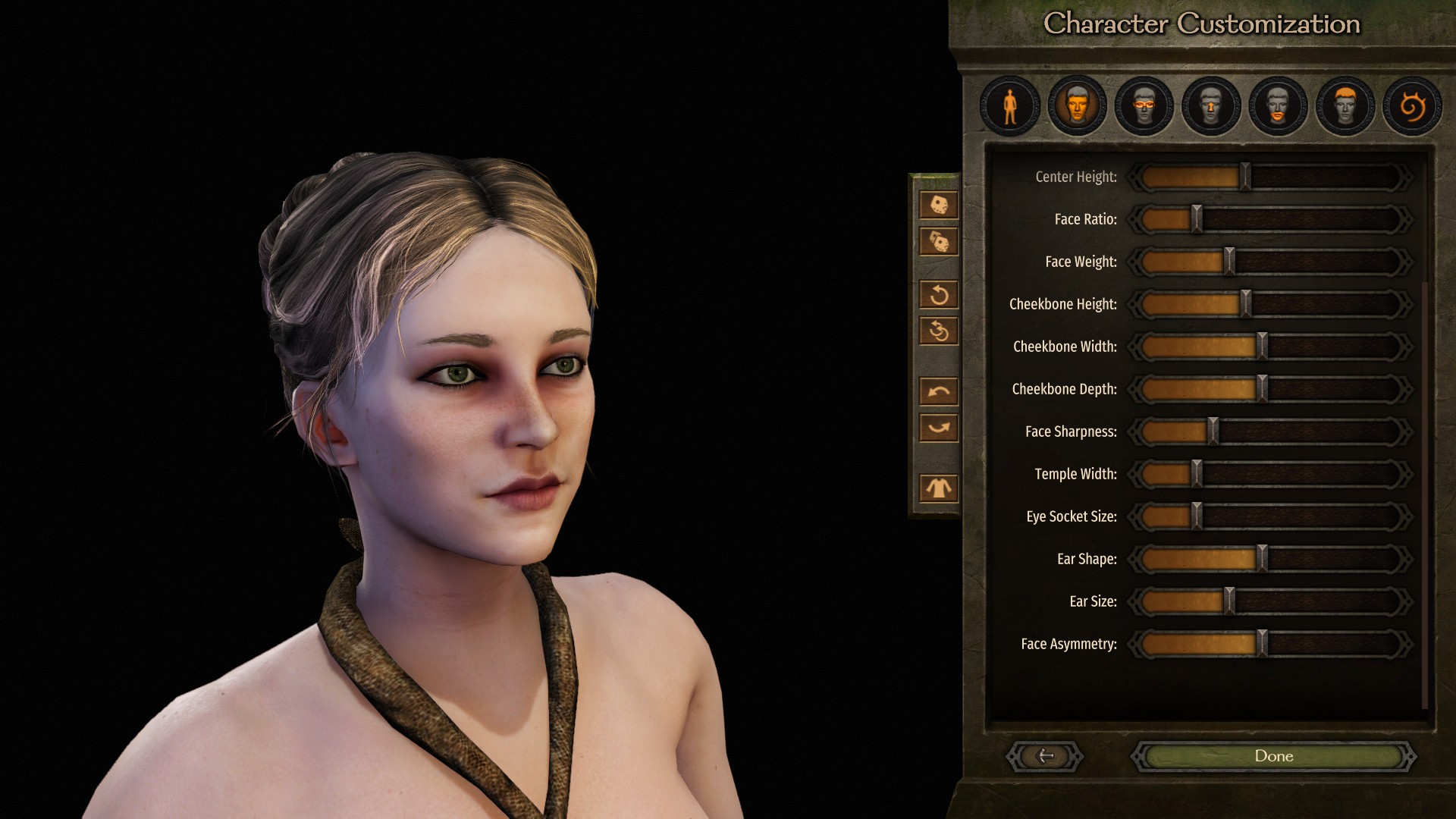Set the Face Ratio slider
1456x819 pixels.
1197,219
